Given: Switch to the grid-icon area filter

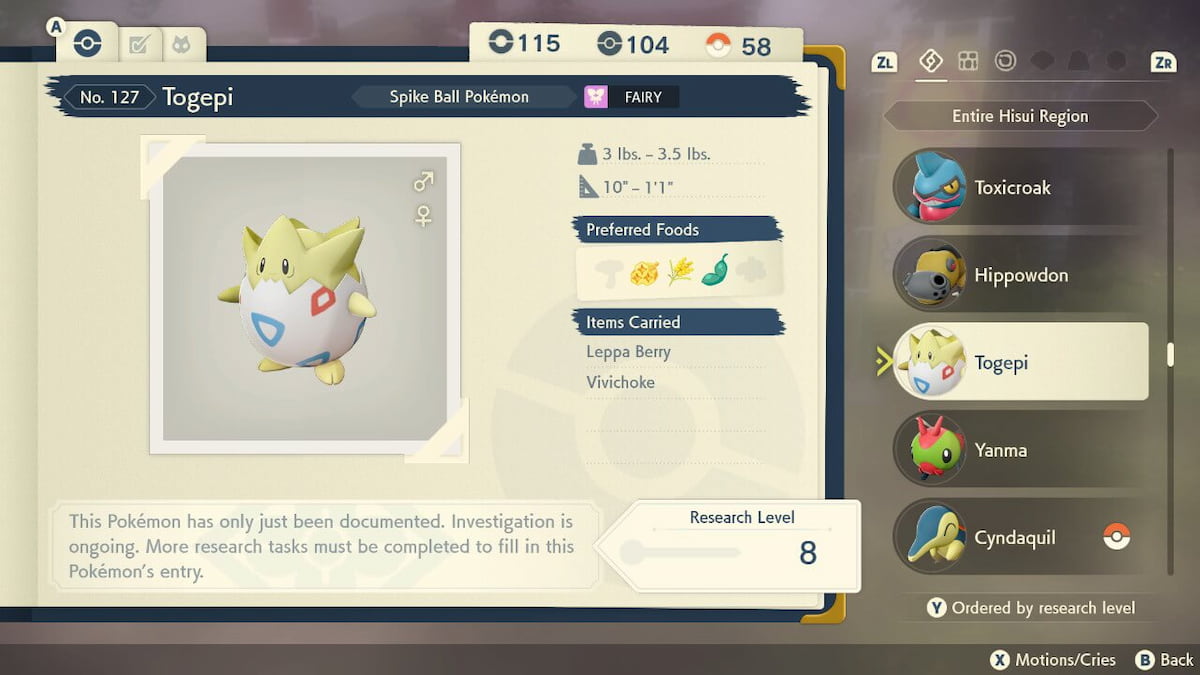Looking at the screenshot, I should 968,62.
